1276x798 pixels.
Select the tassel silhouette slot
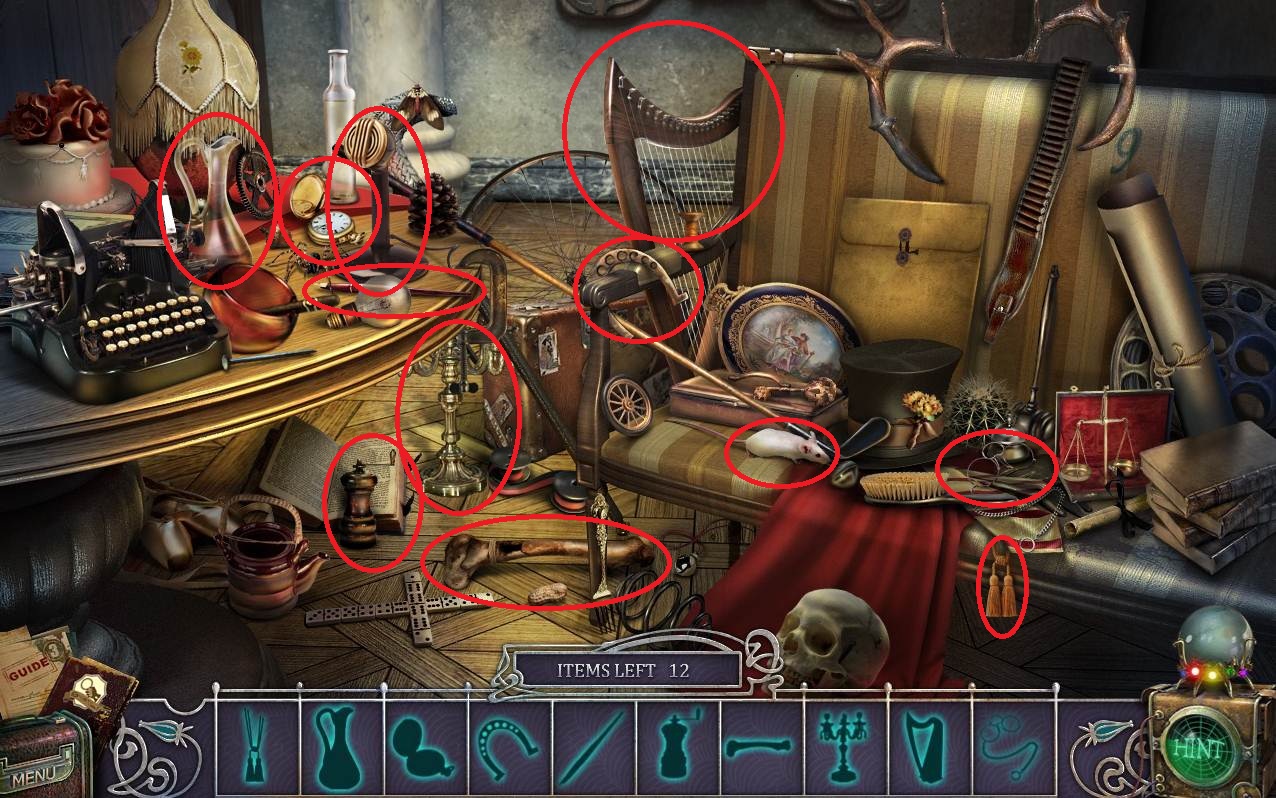[254, 746]
